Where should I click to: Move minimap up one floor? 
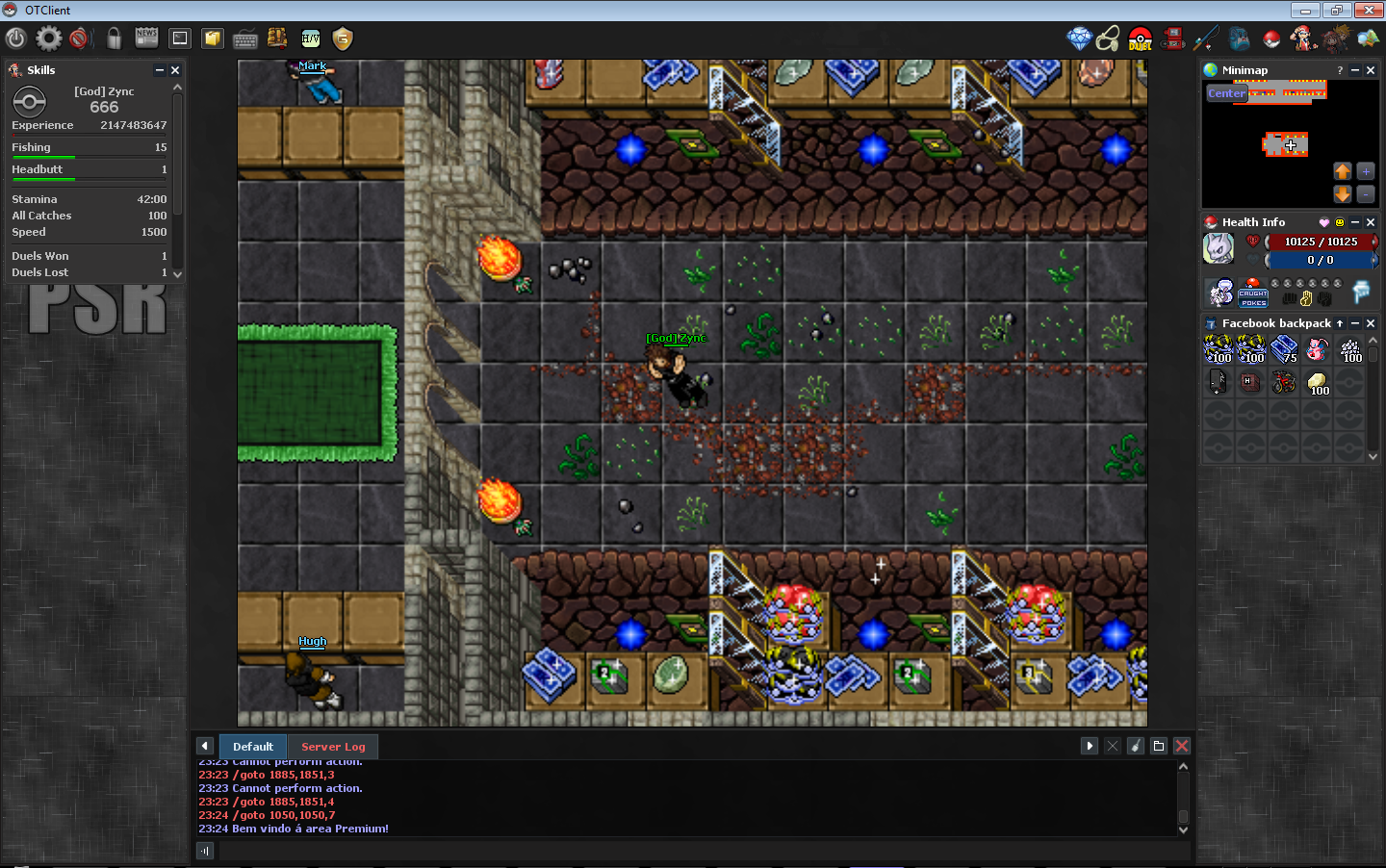tap(1343, 171)
